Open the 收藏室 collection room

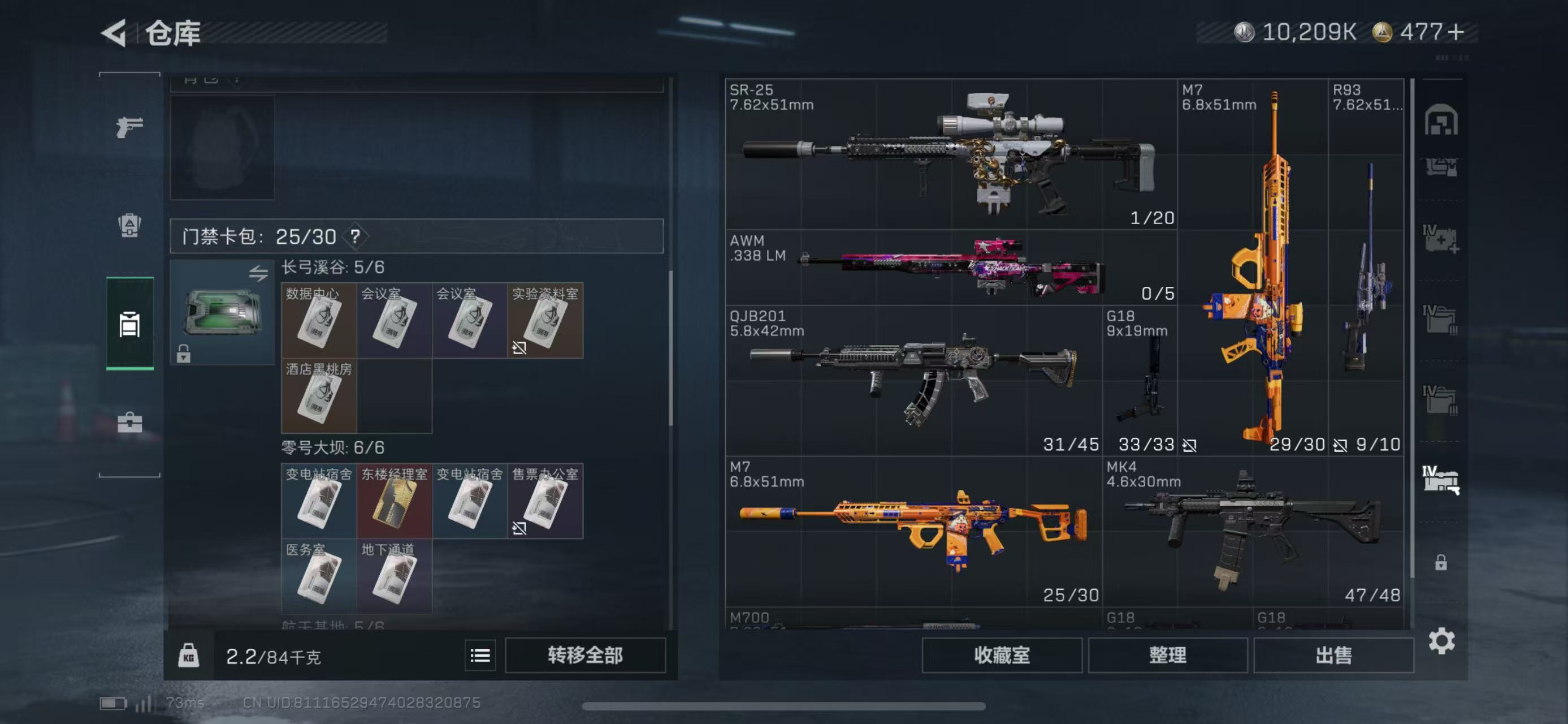tap(1001, 655)
